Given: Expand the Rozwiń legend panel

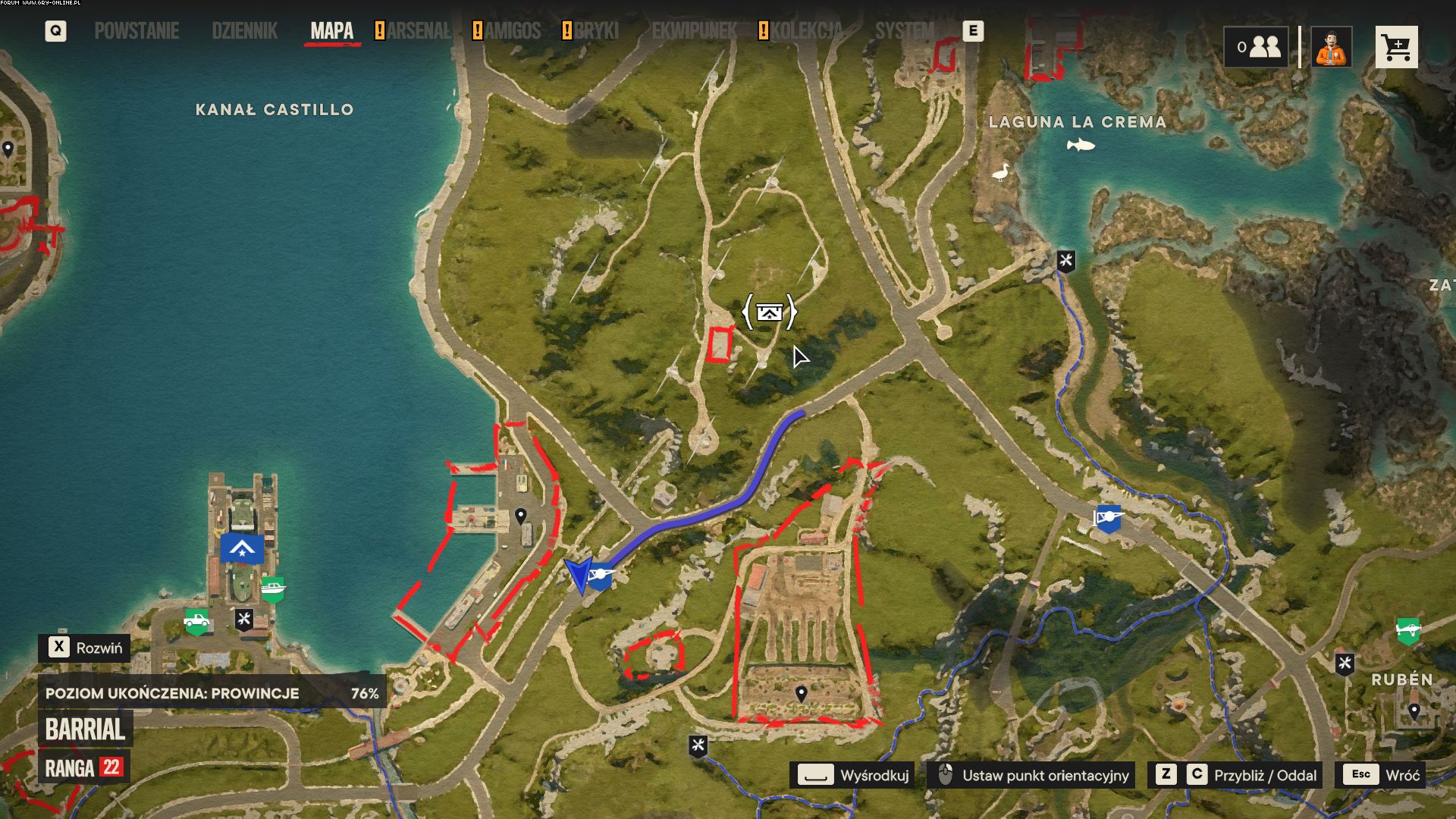Looking at the screenshot, I should pyautogui.click(x=85, y=648).
